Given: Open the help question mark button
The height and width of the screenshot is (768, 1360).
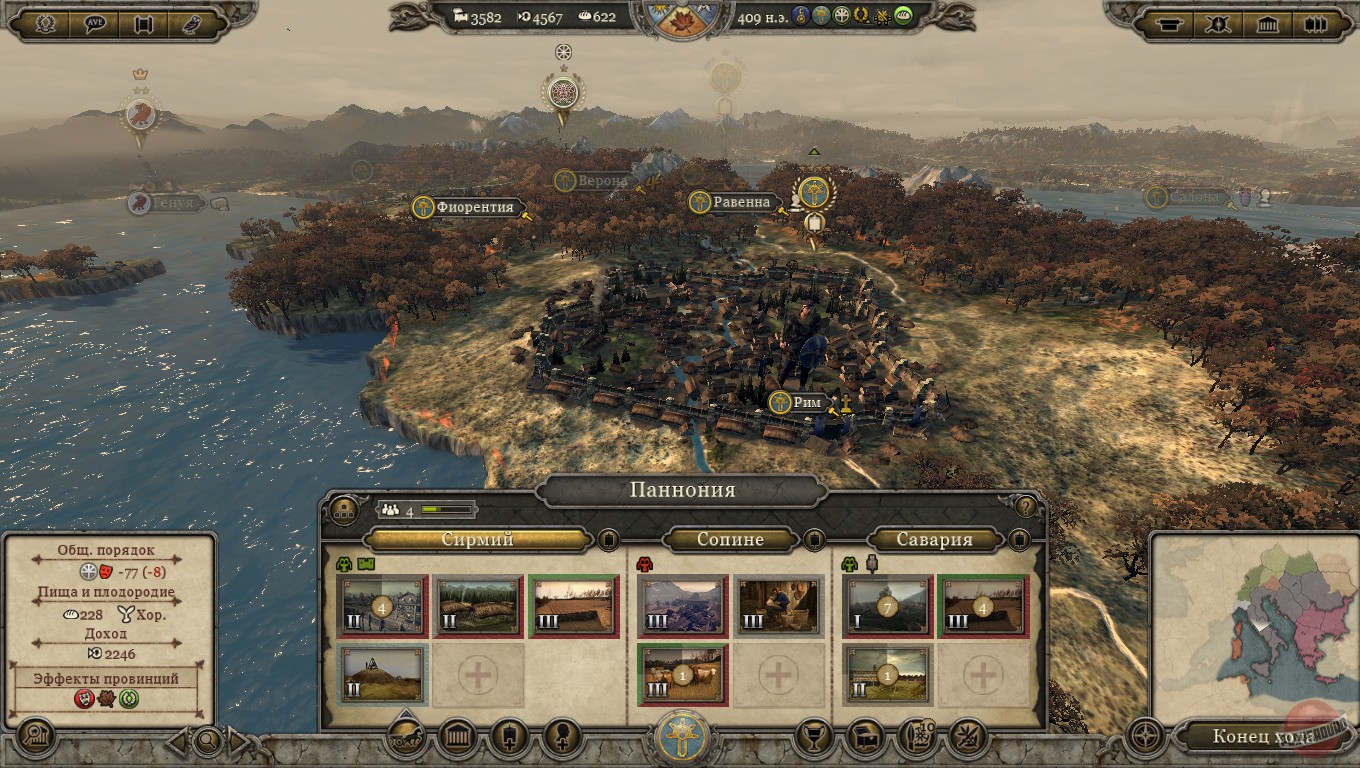Looking at the screenshot, I should coord(1025,506).
